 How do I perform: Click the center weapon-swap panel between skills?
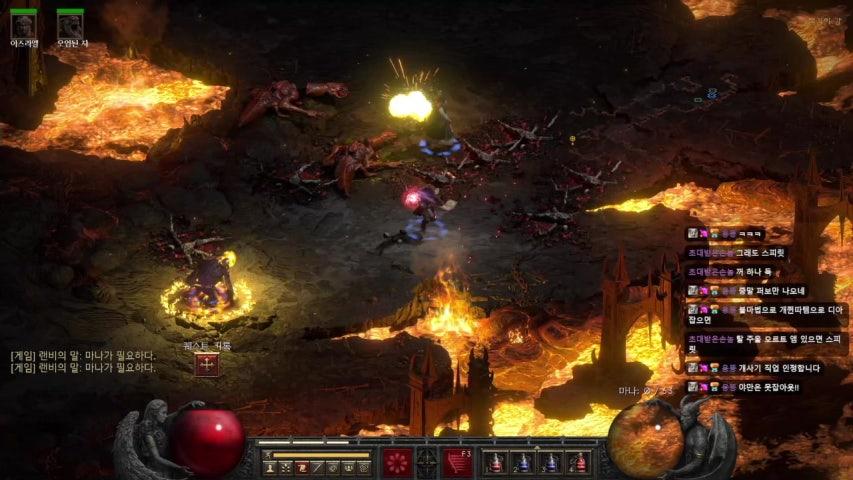pyautogui.click(x=427, y=462)
